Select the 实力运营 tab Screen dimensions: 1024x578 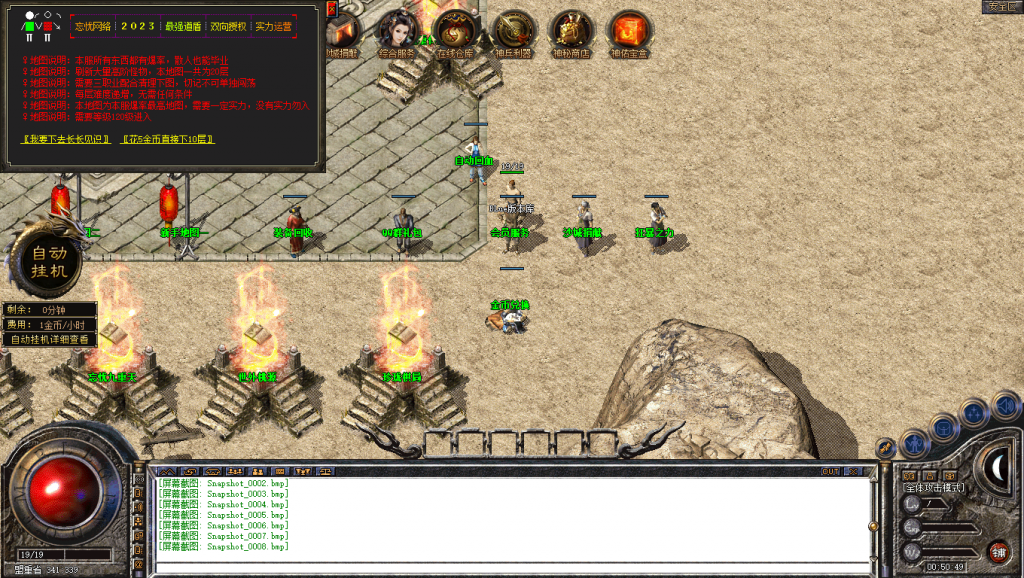coord(273,27)
